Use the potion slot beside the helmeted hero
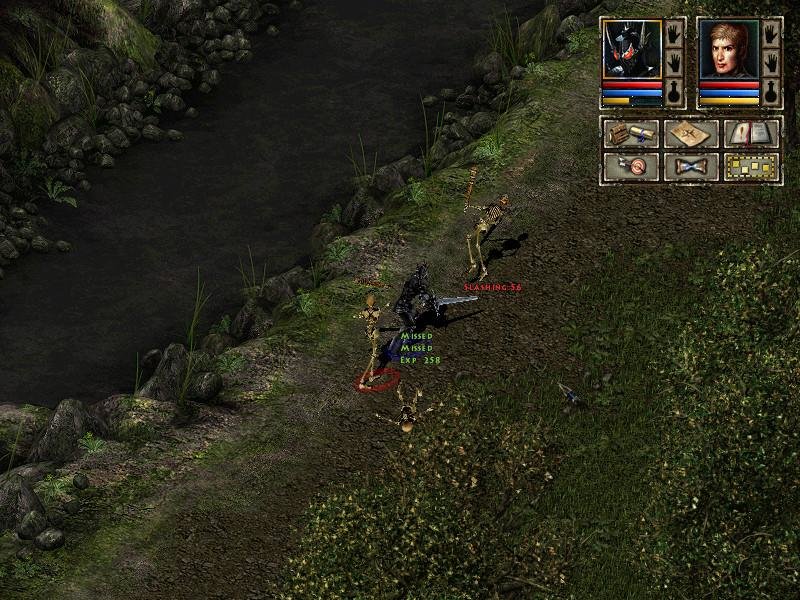 (x=675, y=92)
